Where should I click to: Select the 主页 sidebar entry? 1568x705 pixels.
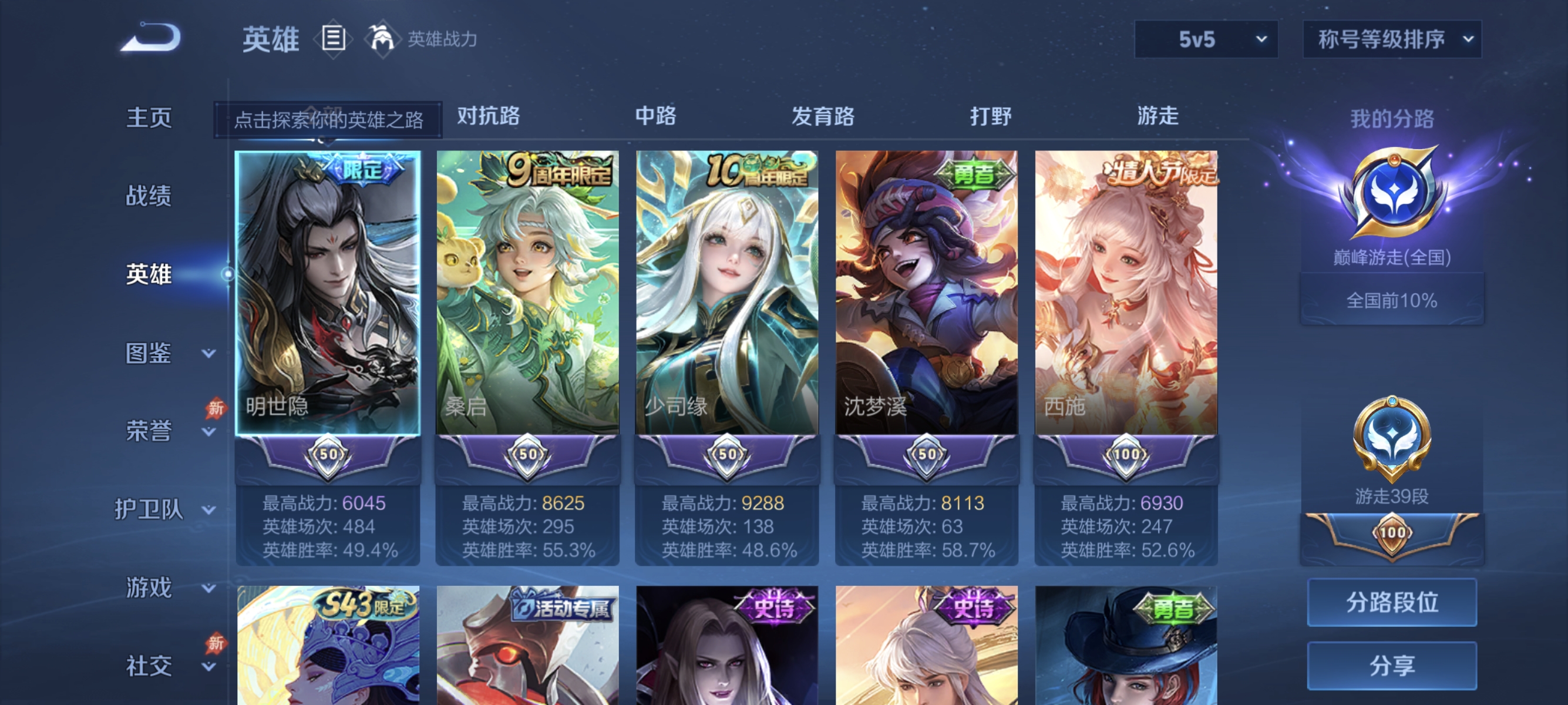point(148,117)
